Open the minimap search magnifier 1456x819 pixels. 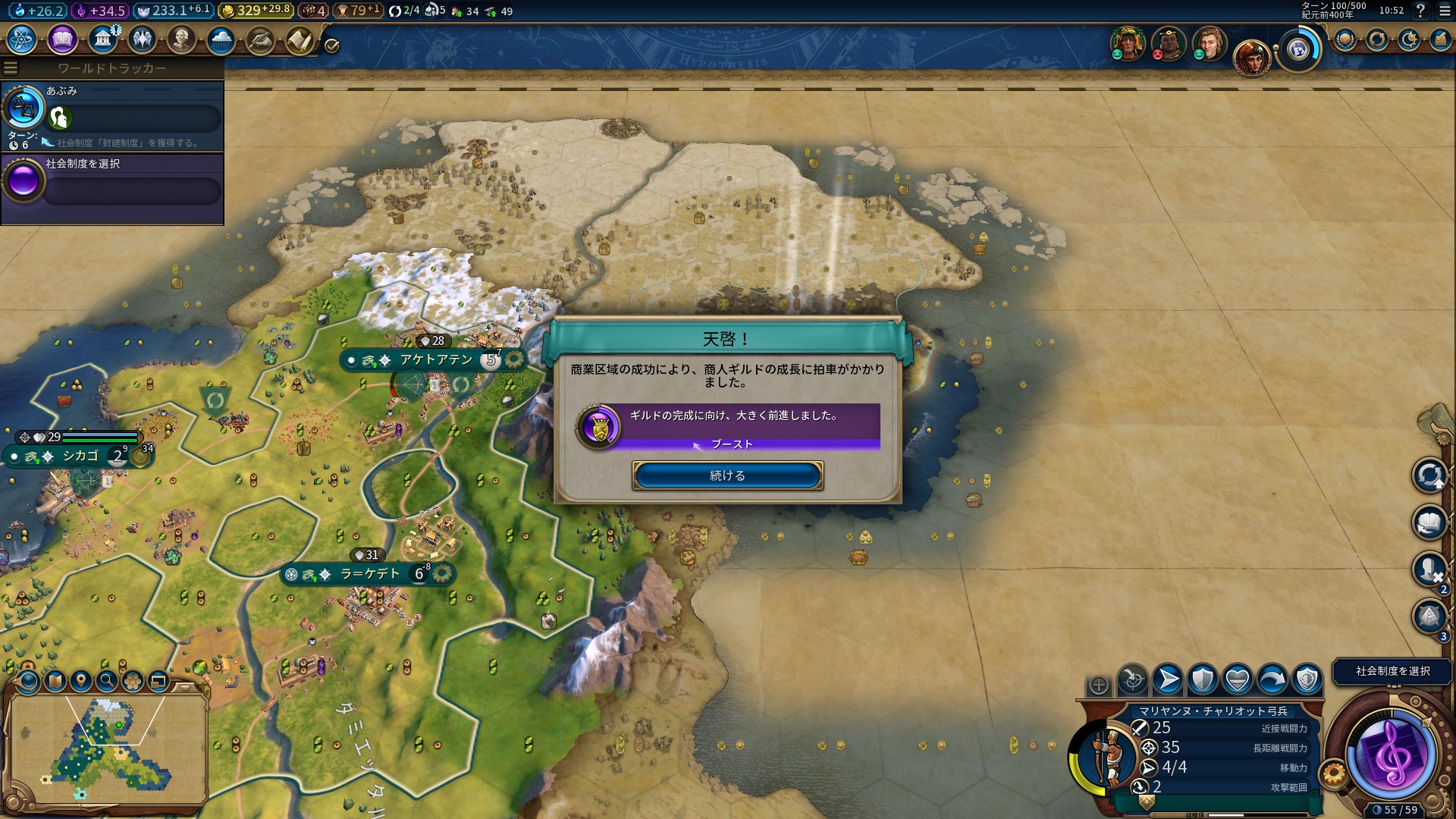click(107, 681)
